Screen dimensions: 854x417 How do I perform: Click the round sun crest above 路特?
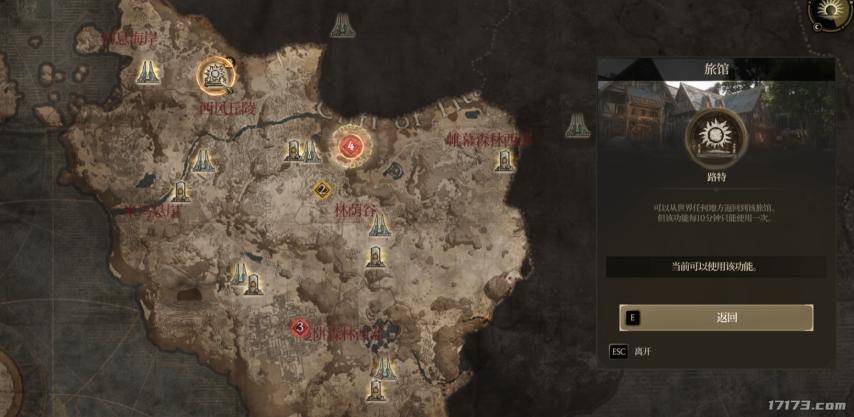tap(715, 138)
